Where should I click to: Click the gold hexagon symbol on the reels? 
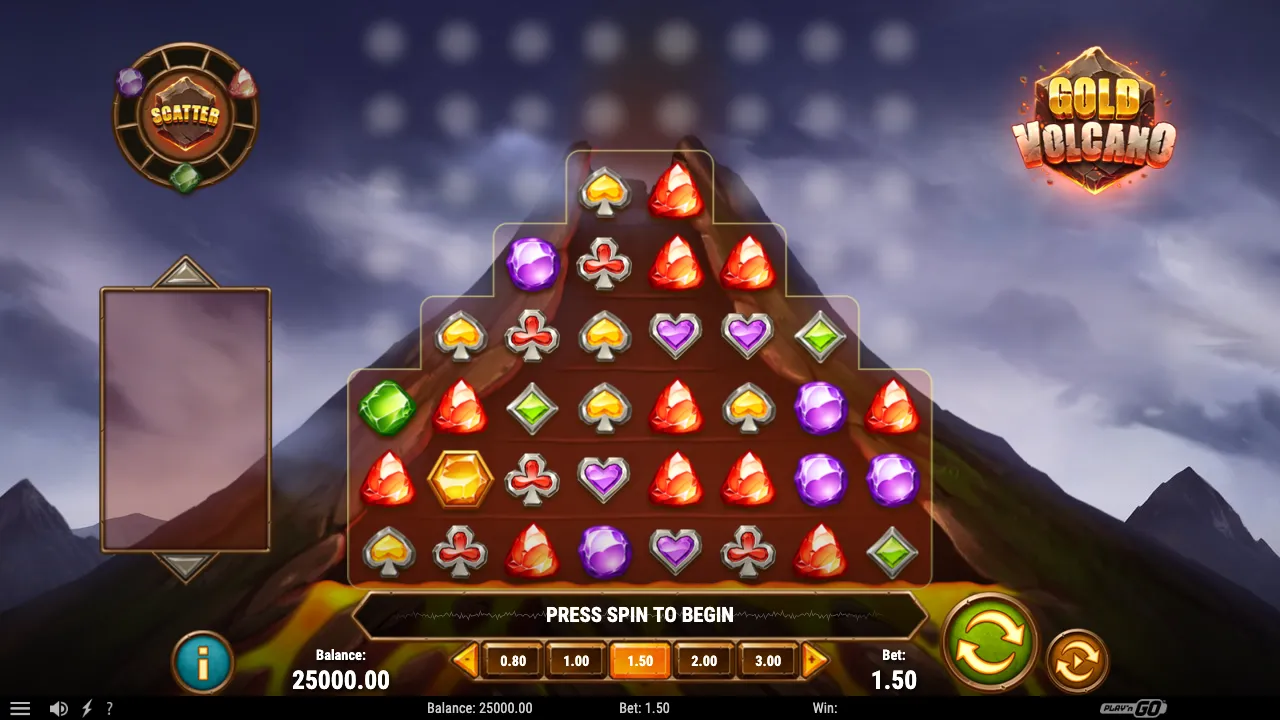pyautogui.click(x=461, y=478)
